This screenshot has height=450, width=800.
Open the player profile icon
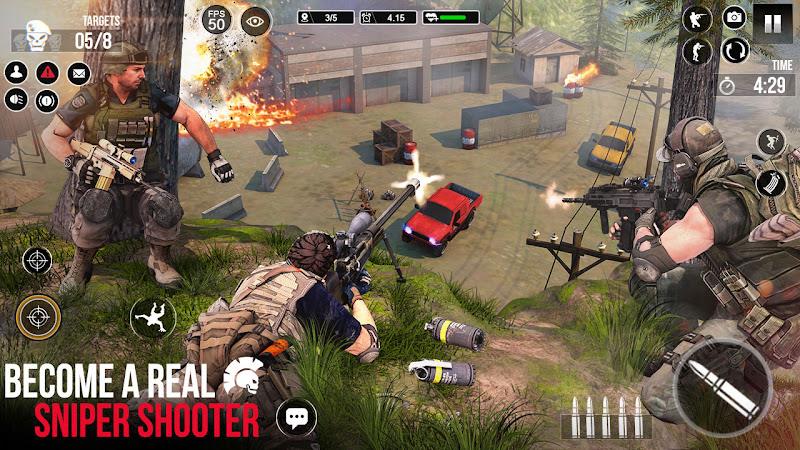[16, 73]
